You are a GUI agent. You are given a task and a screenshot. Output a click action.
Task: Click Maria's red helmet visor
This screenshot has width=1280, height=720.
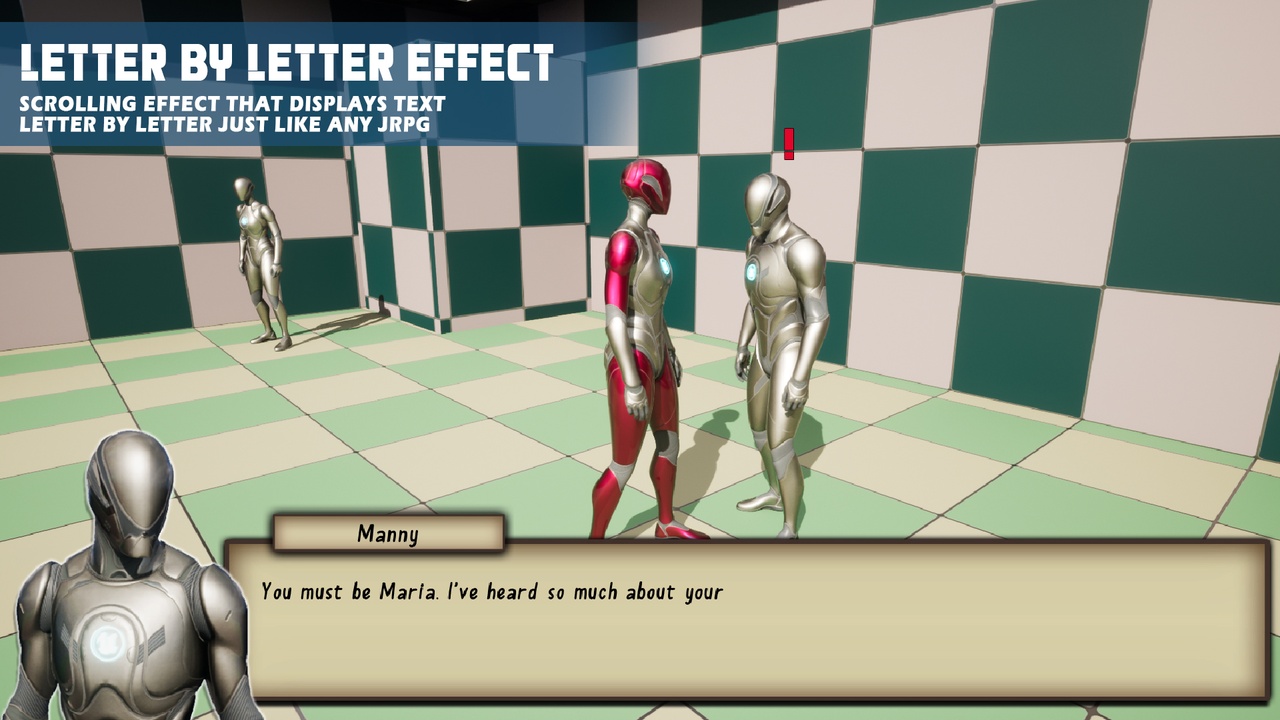tap(647, 198)
